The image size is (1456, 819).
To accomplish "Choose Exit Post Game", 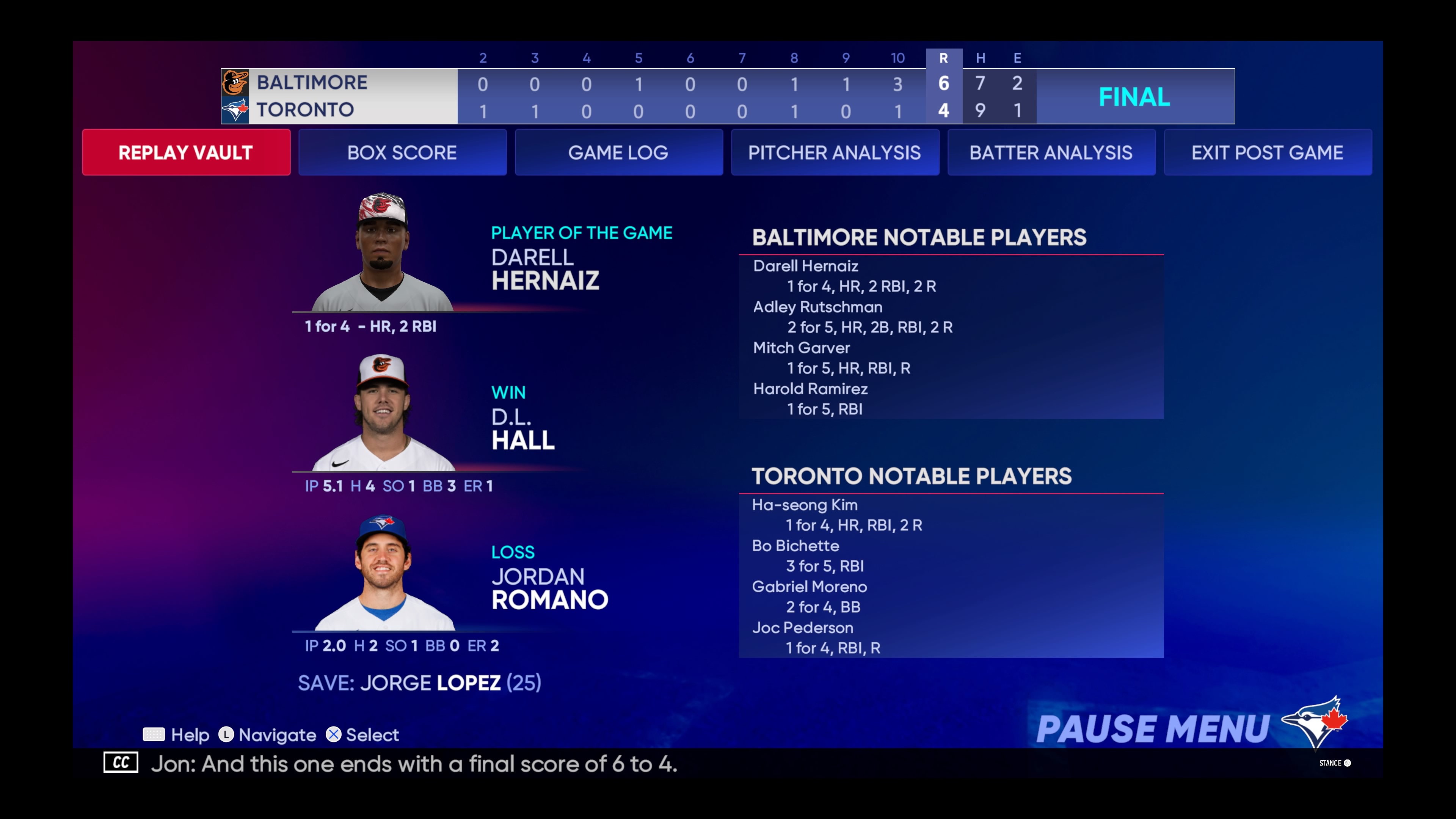I will tap(1267, 152).
